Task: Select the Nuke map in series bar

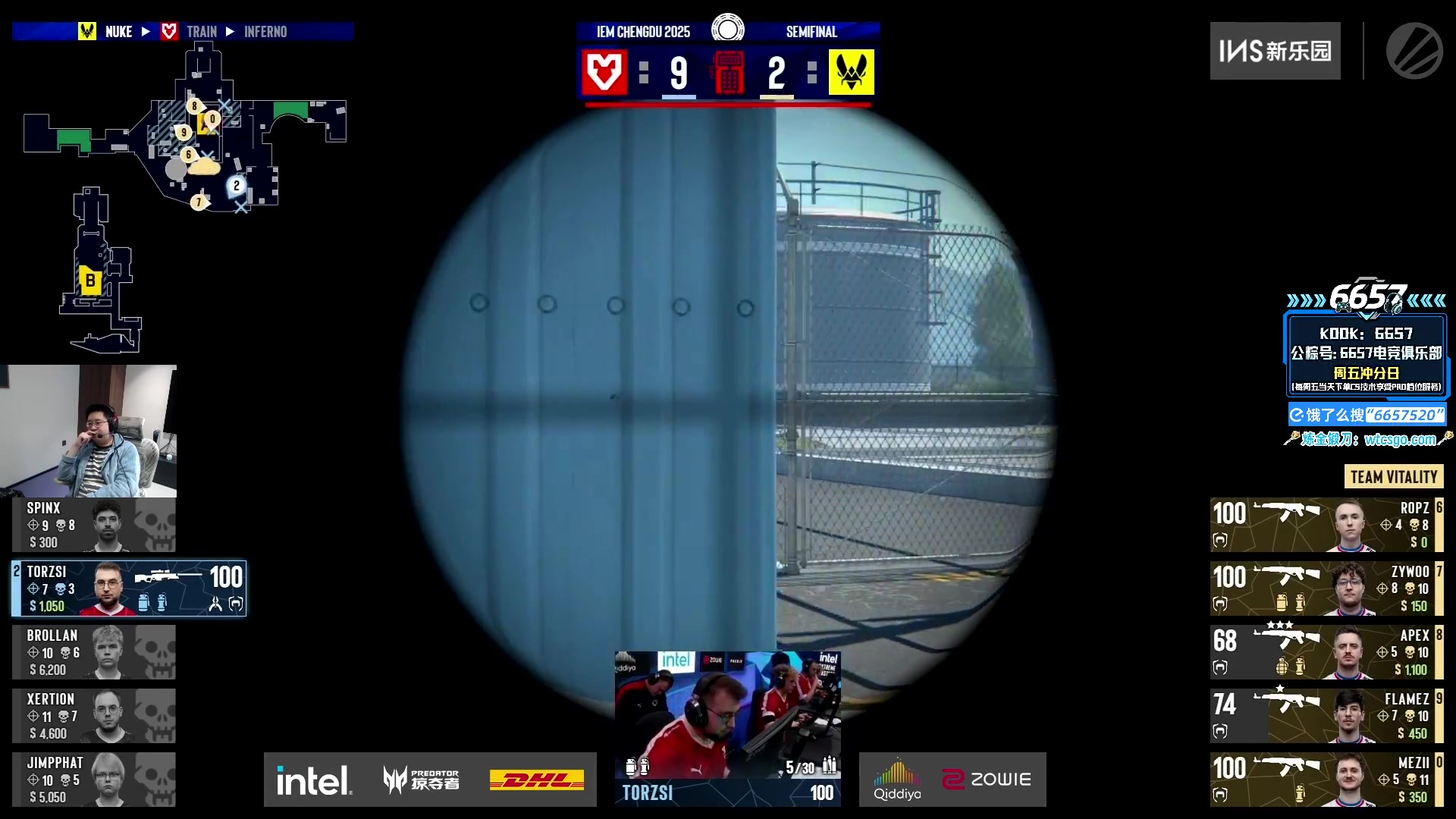Action: (119, 32)
